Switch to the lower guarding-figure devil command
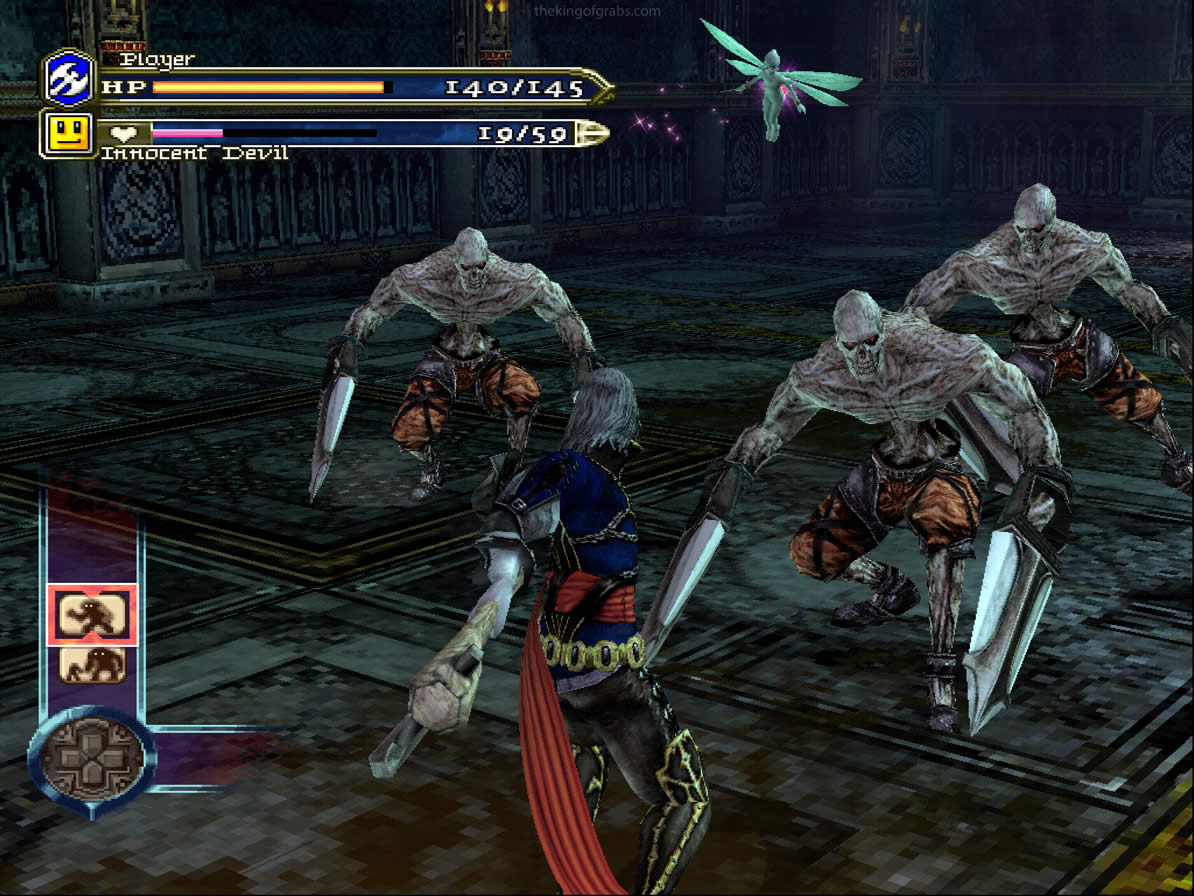 92,665
